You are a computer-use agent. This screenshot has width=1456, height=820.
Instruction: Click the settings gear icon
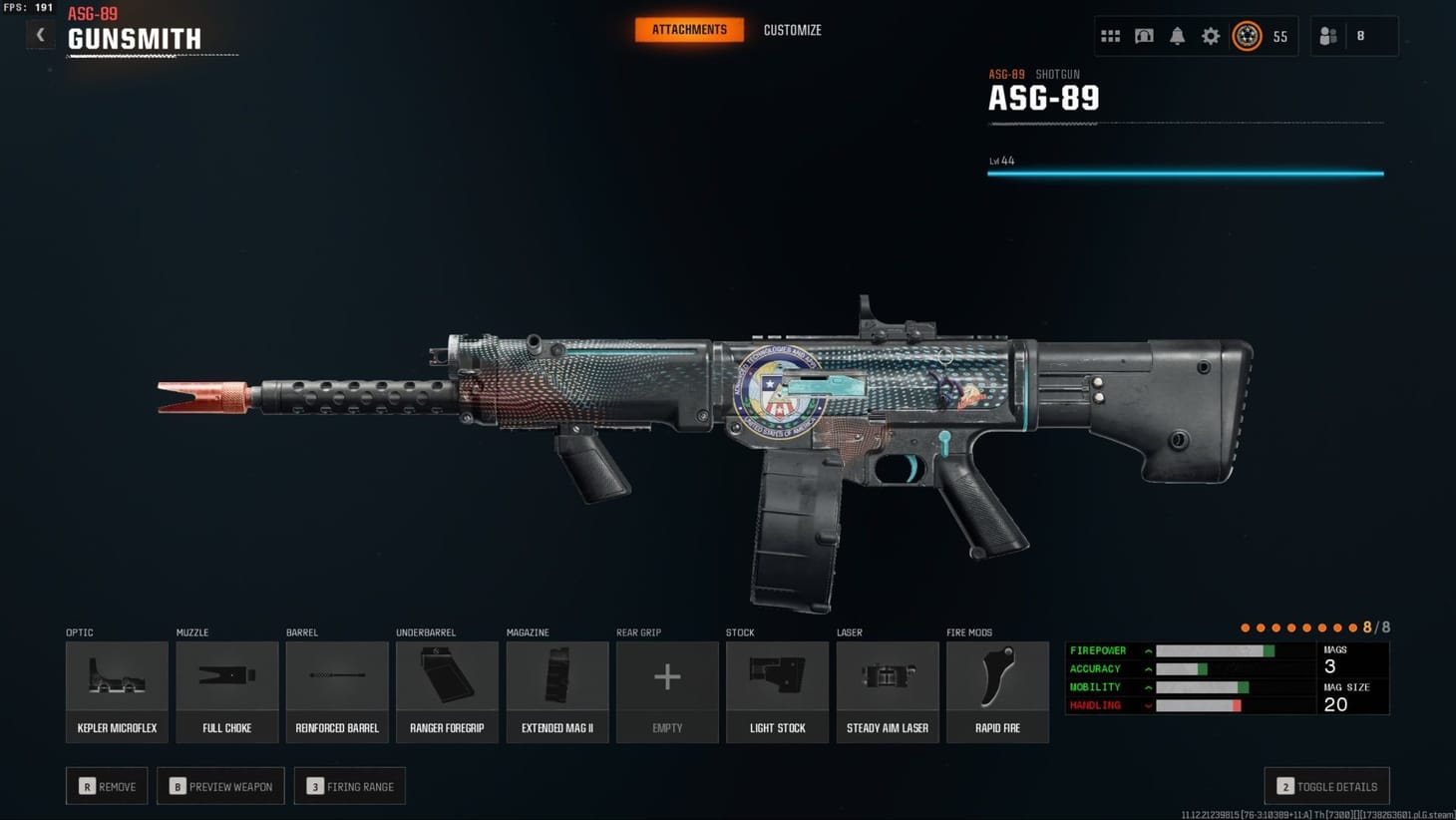[1211, 35]
